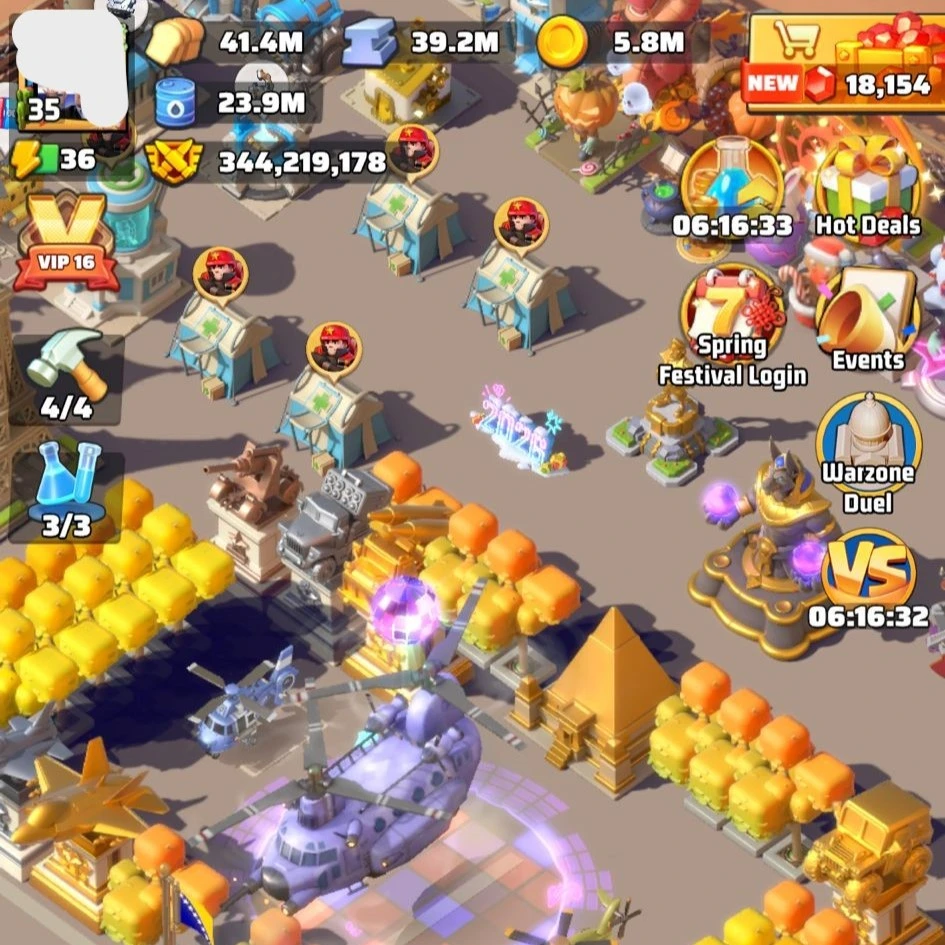Viewport: 945px width, 945px height.
Task: Open Hot Deals gift box
Action: click(866, 190)
